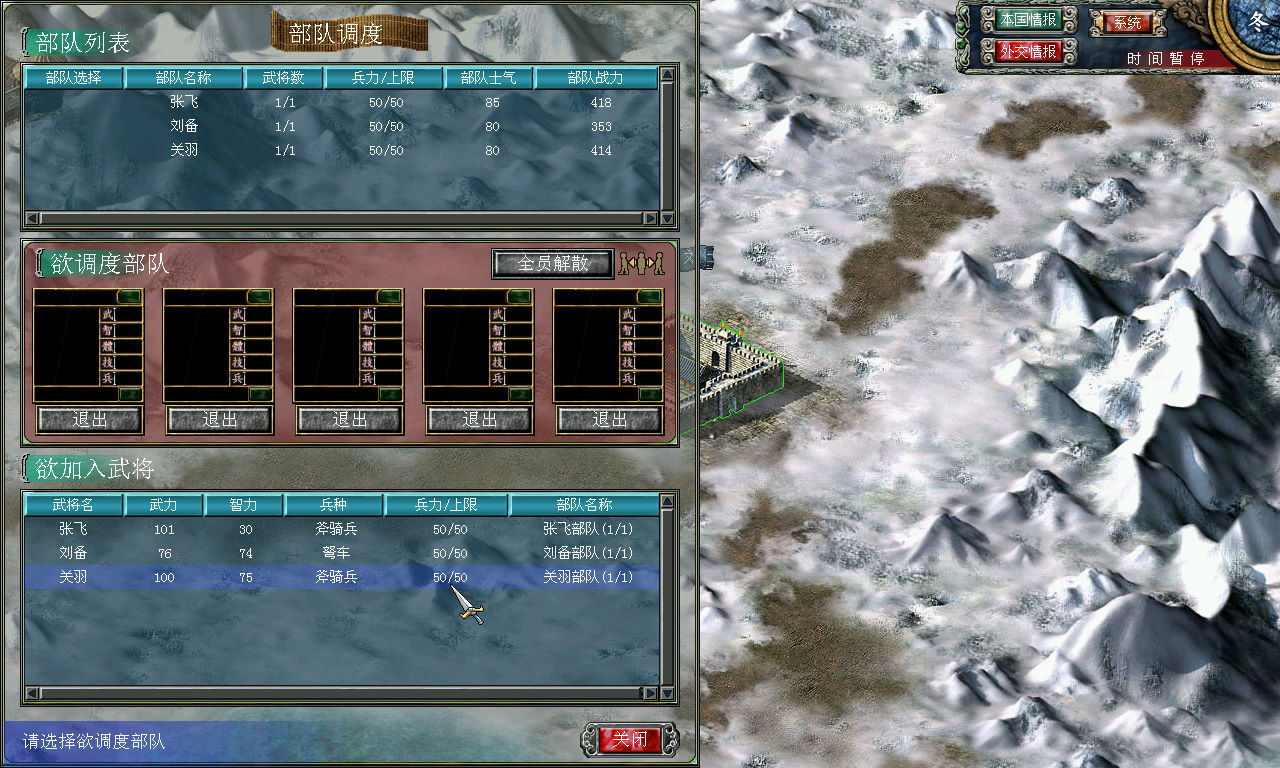Click the right-facing soldier arrow icon

click(651, 264)
